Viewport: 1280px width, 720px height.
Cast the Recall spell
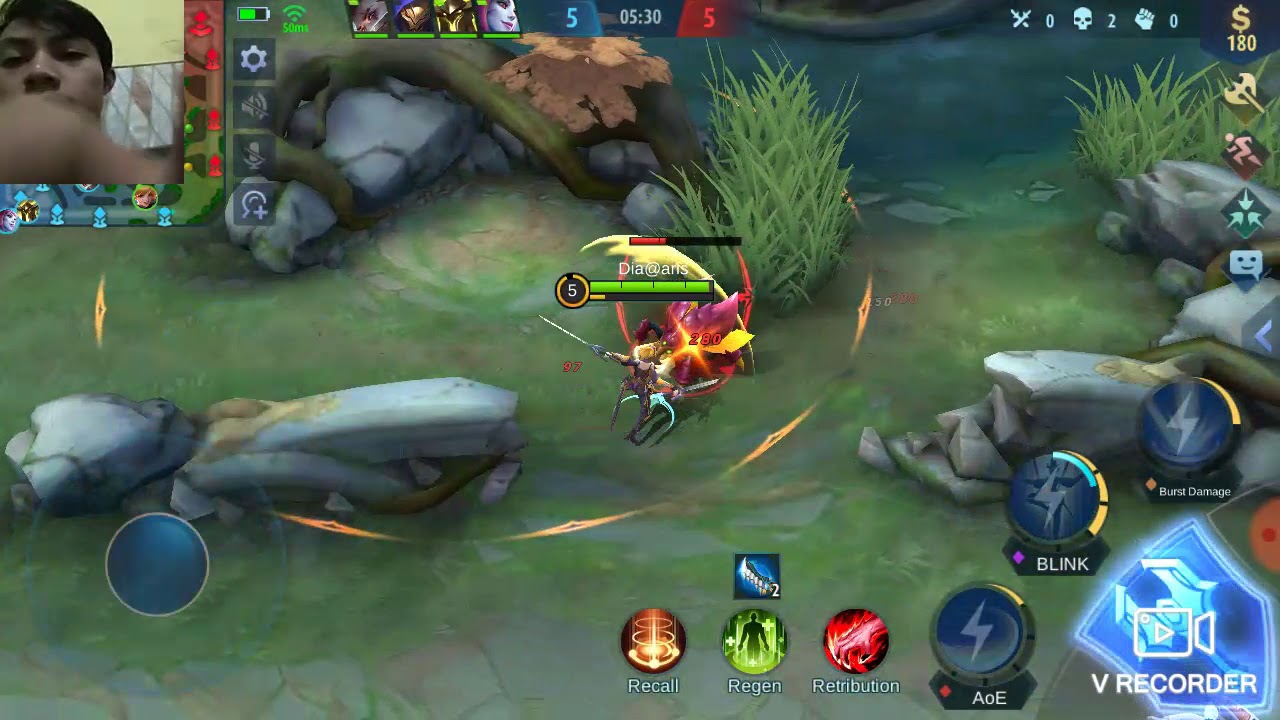pos(653,641)
